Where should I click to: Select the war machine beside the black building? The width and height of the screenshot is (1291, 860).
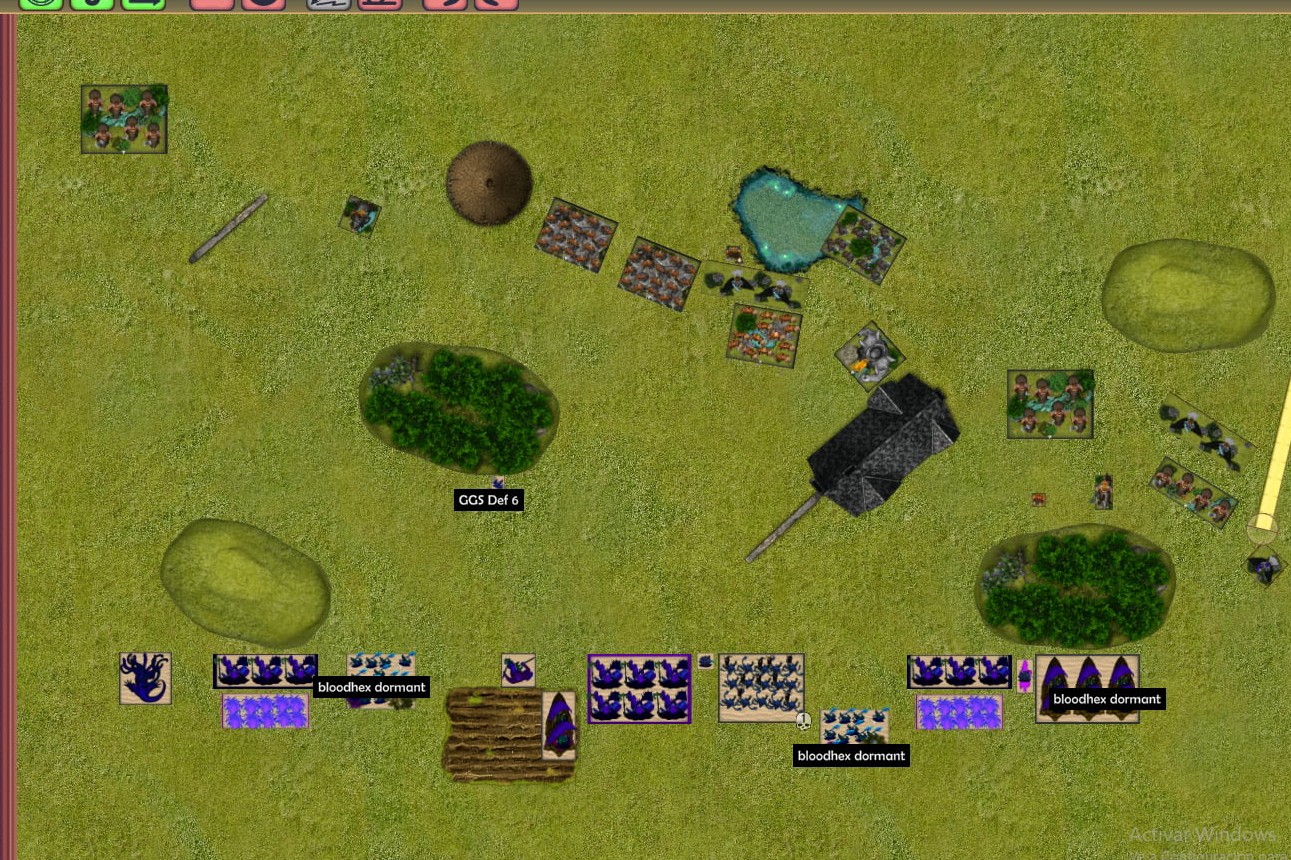coord(869,353)
